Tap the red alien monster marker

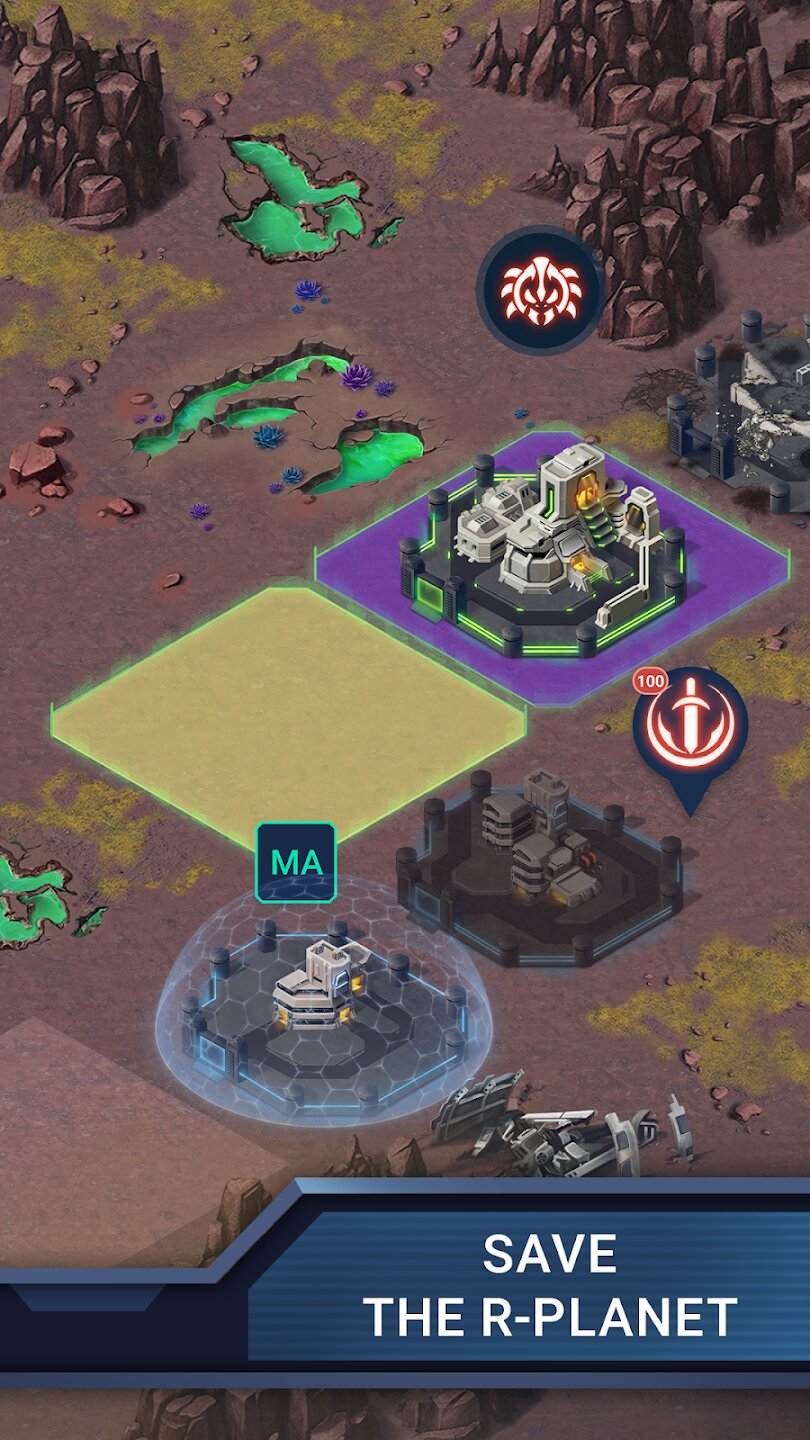pyautogui.click(x=540, y=290)
